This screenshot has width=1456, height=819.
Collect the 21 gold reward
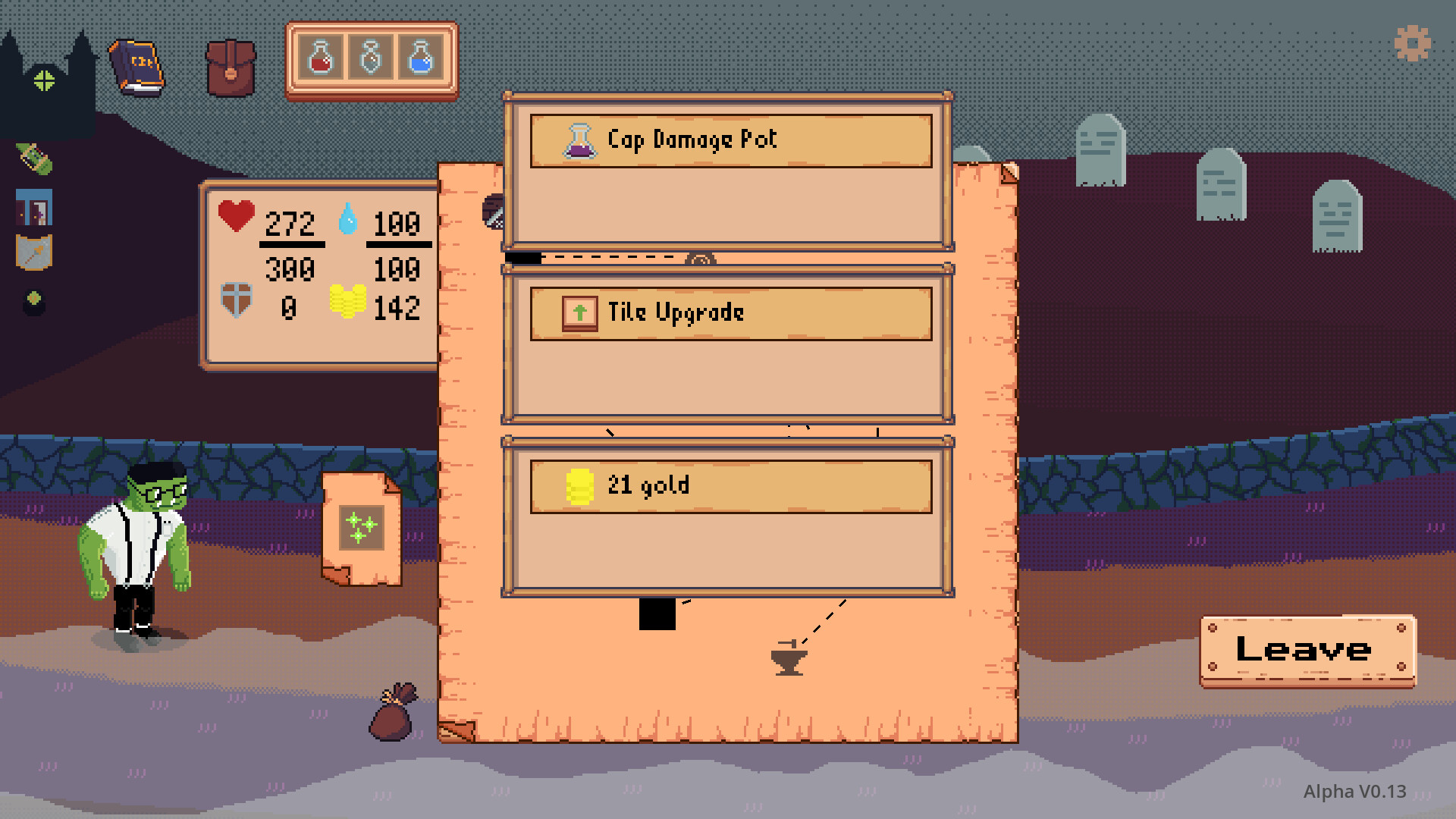730,485
